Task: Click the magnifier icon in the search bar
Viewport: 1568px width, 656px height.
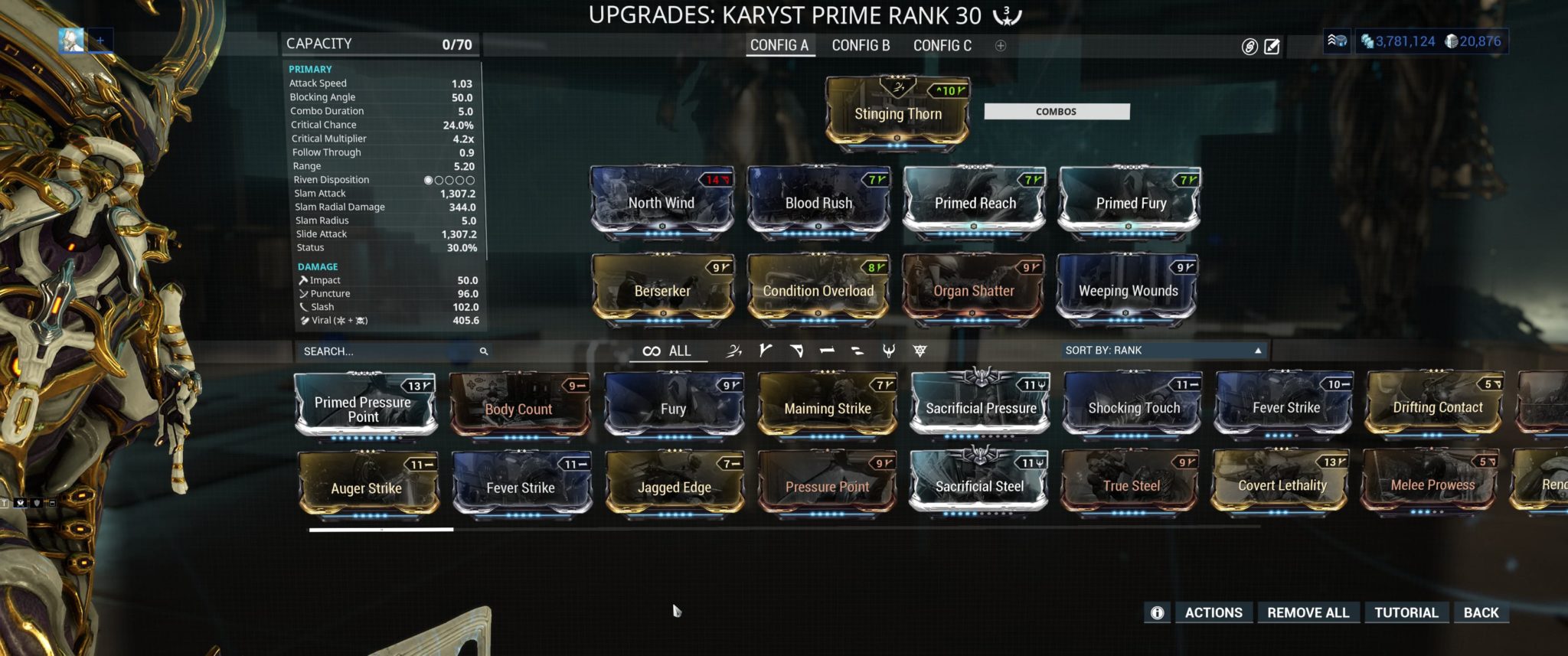Action: 482,351
